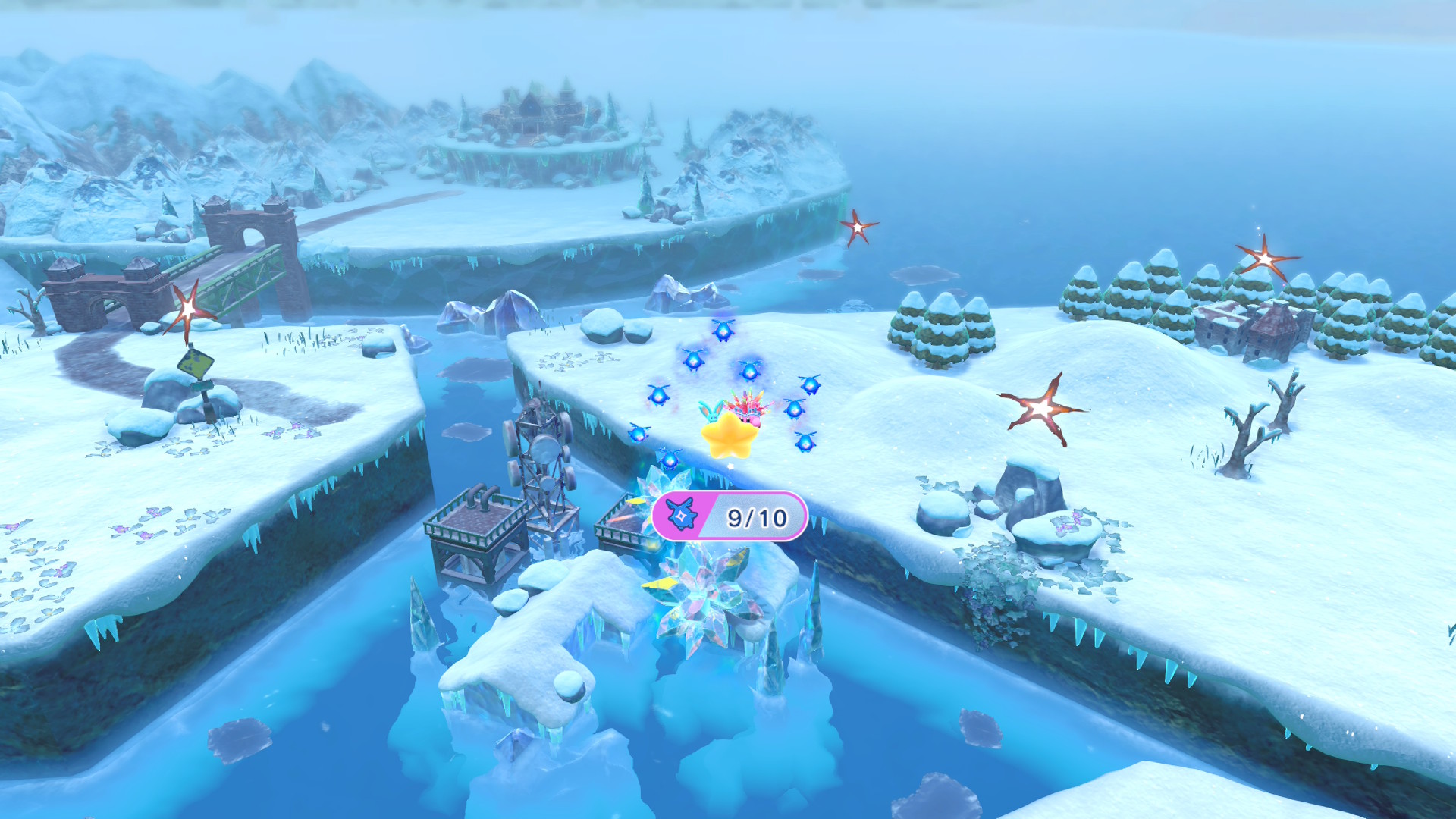This screenshot has width=1456, height=819.
Task: Choose the red star marker by the stone bridge gate
Action: pyautogui.click(x=188, y=309)
